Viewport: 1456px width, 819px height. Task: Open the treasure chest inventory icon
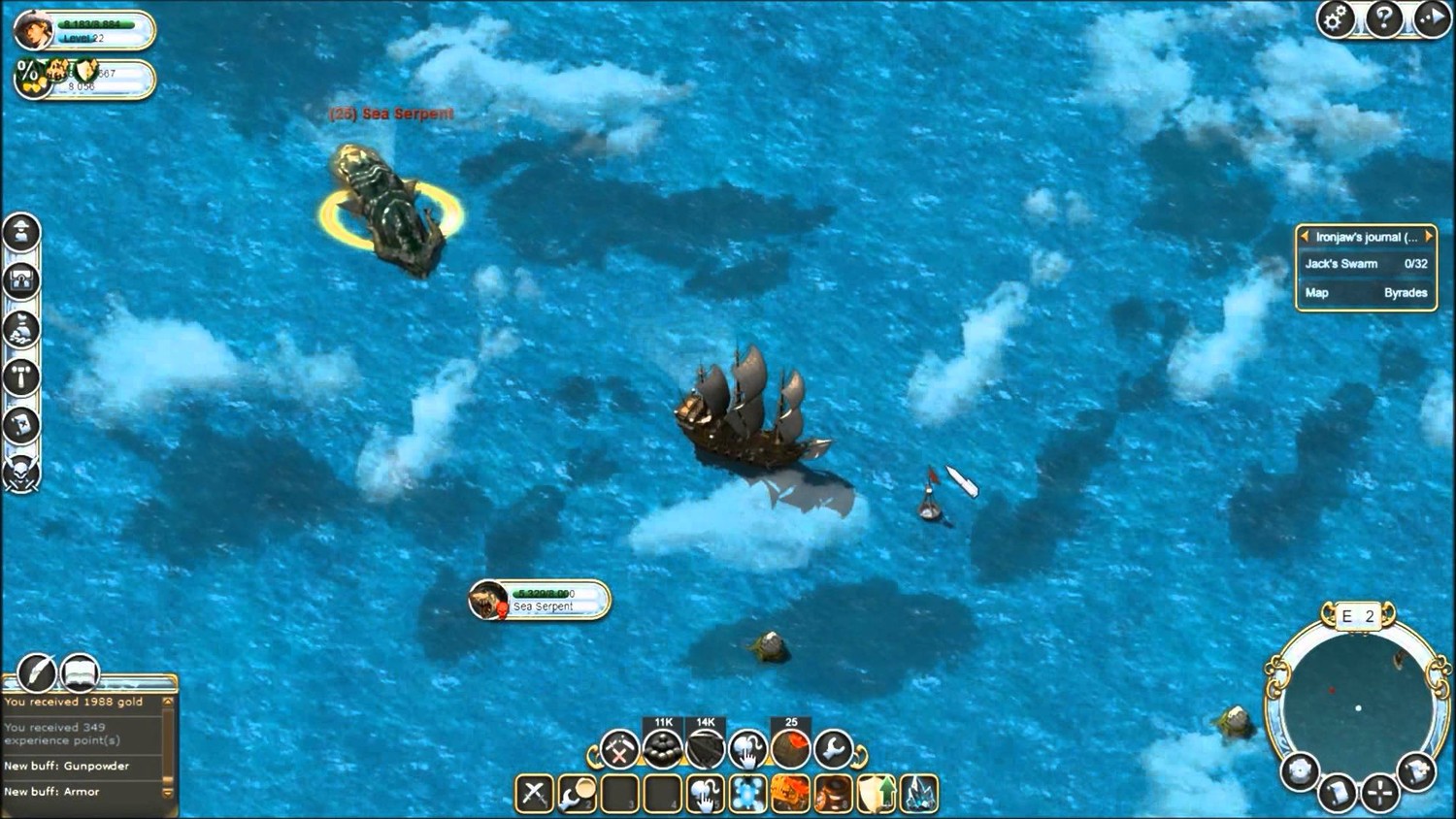(x=21, y=280)
